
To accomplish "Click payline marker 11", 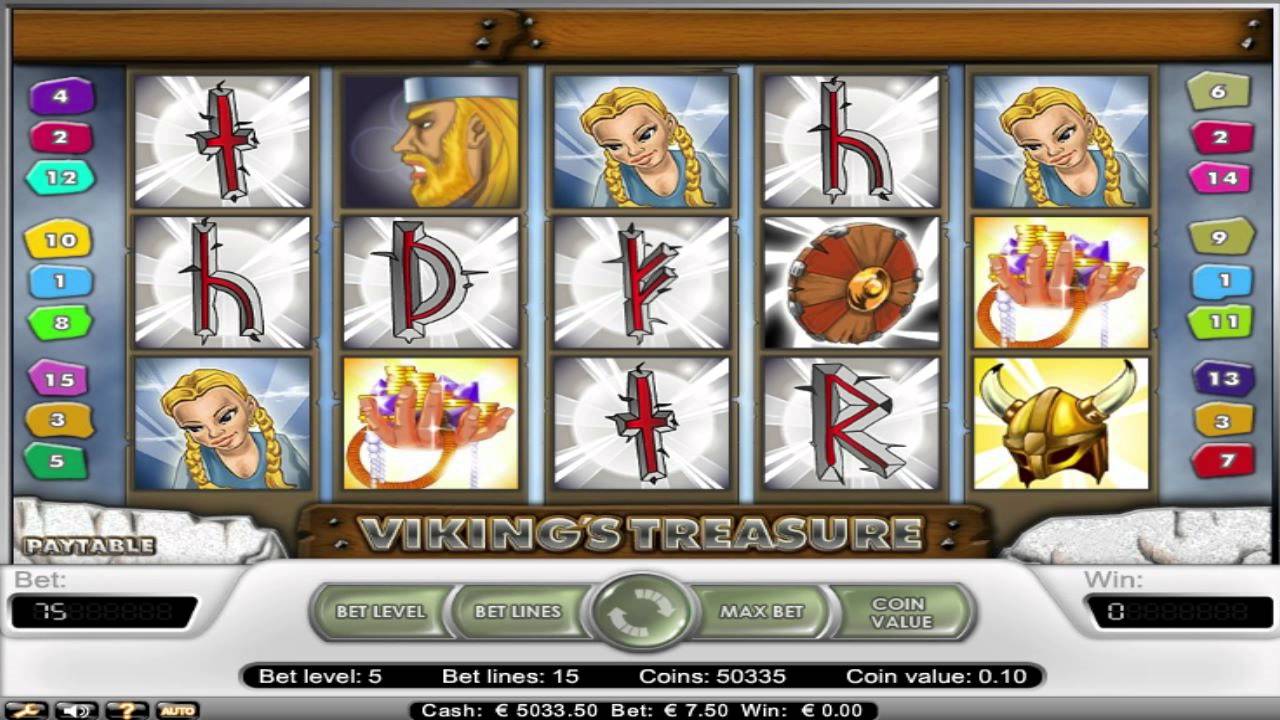I will 1220,322.
